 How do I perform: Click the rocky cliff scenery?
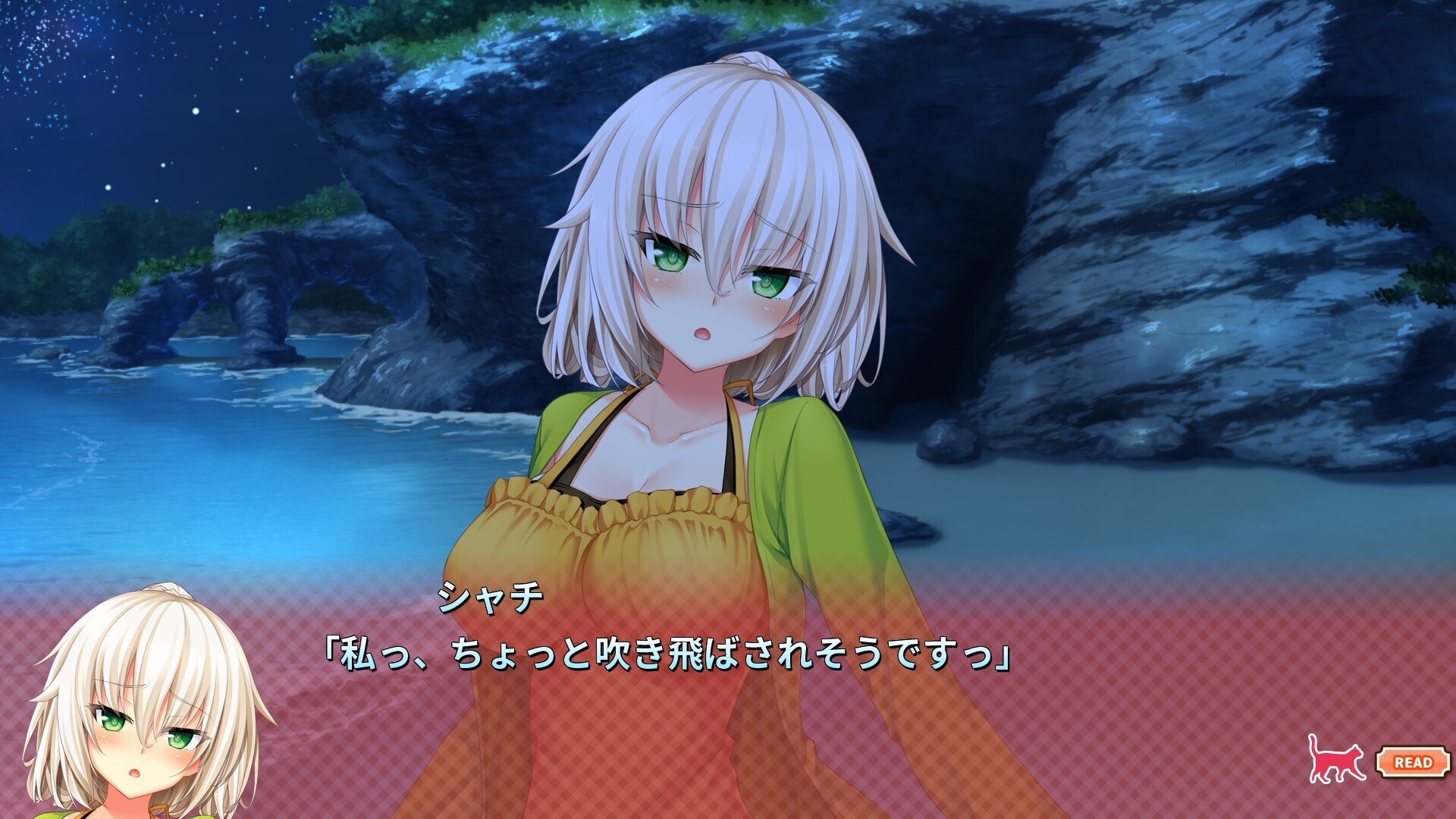click(1213, 227)
